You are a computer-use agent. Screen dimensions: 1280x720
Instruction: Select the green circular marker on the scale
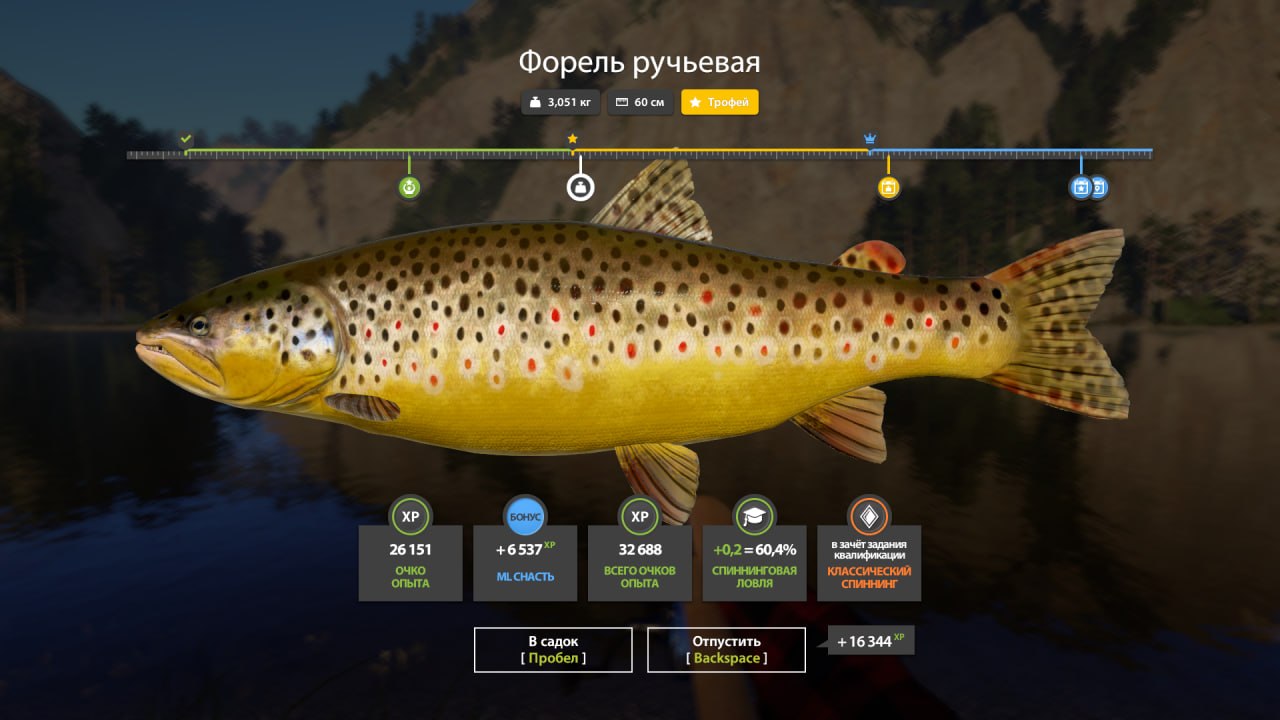pyautogui.click(x=411, y=186)
